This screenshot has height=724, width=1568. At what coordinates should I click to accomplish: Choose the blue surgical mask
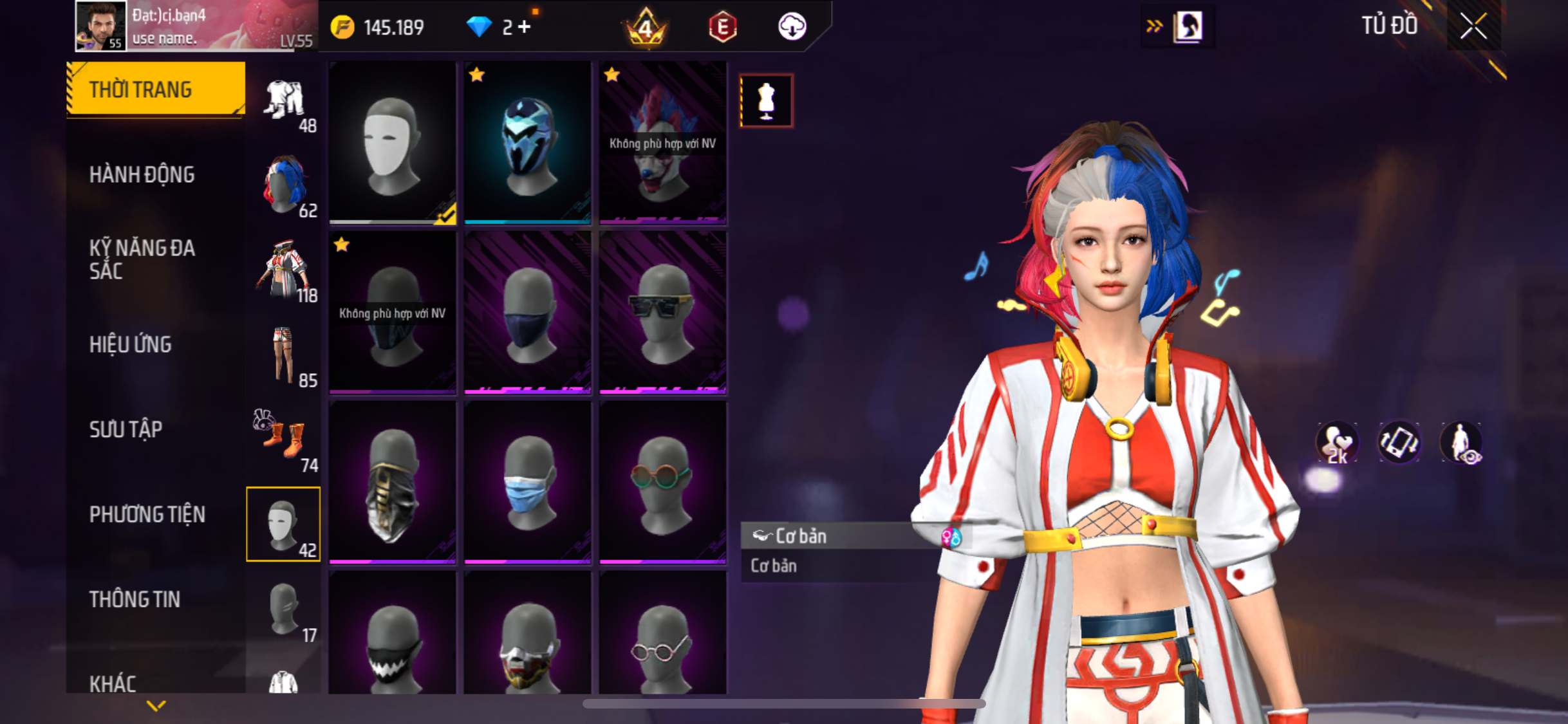(x=527, y=482)
